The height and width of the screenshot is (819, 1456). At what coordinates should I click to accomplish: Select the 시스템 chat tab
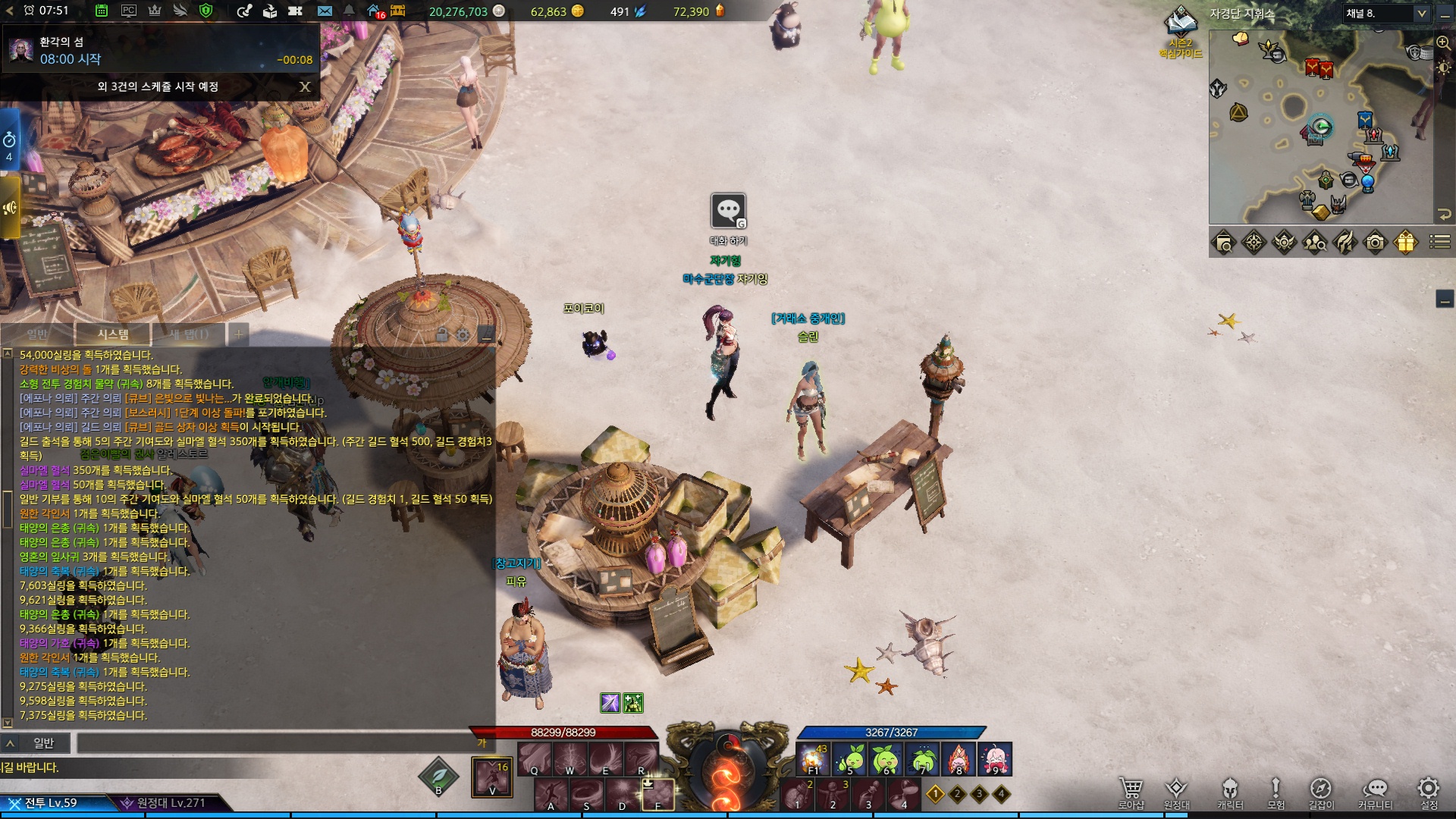(x=113, y=334)
